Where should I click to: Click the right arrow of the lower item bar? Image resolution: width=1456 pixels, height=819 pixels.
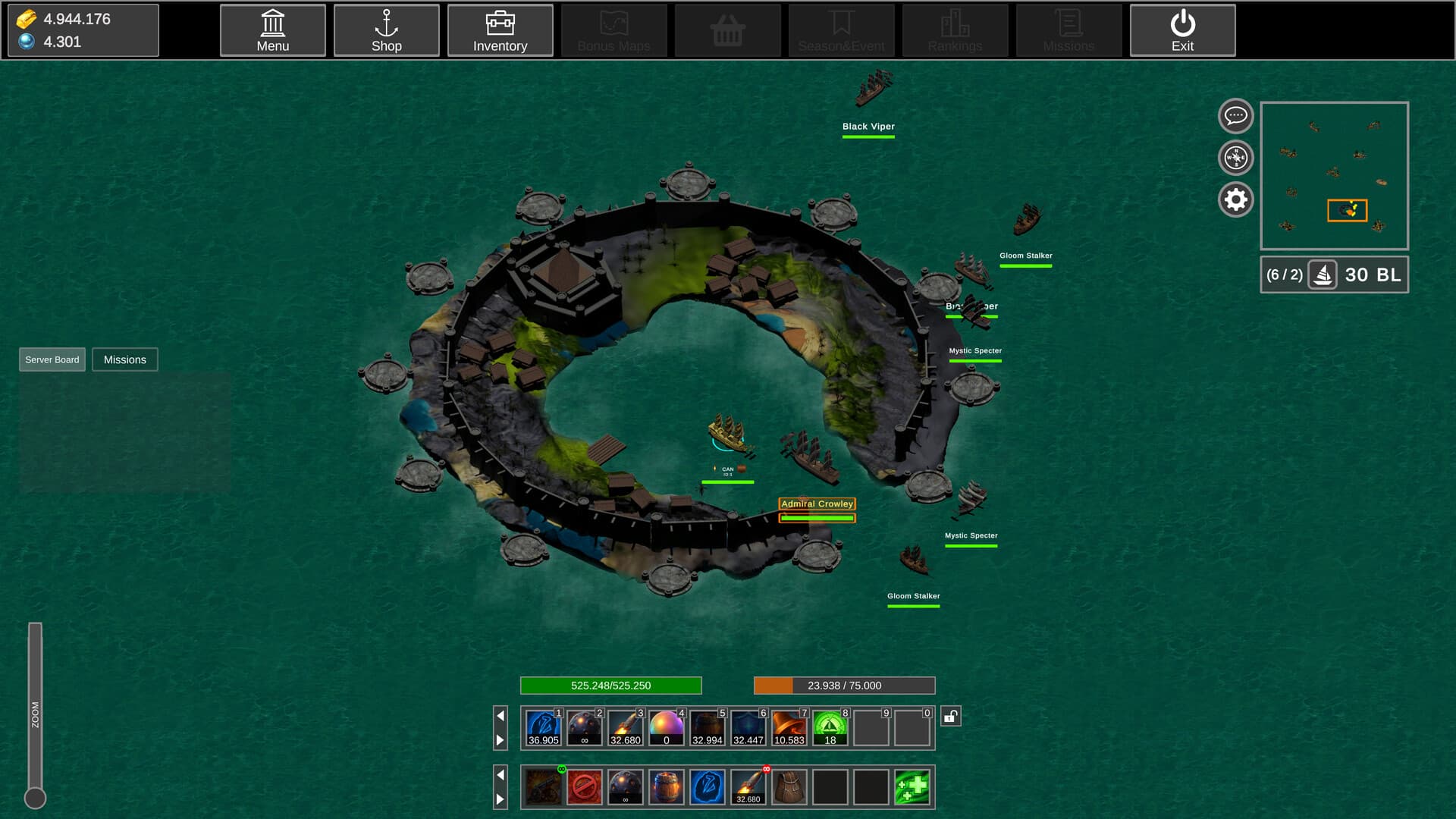500,798
